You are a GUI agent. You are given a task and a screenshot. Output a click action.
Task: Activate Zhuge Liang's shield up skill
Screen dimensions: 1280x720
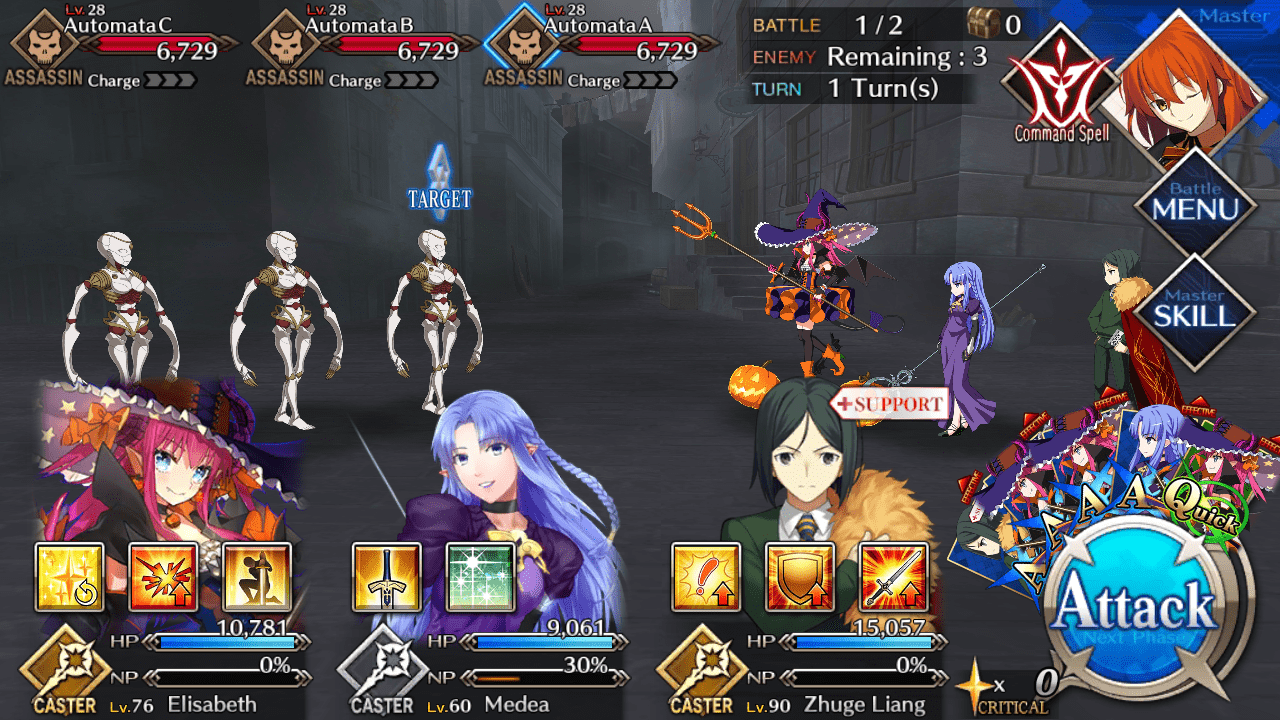tap(800, 577)
